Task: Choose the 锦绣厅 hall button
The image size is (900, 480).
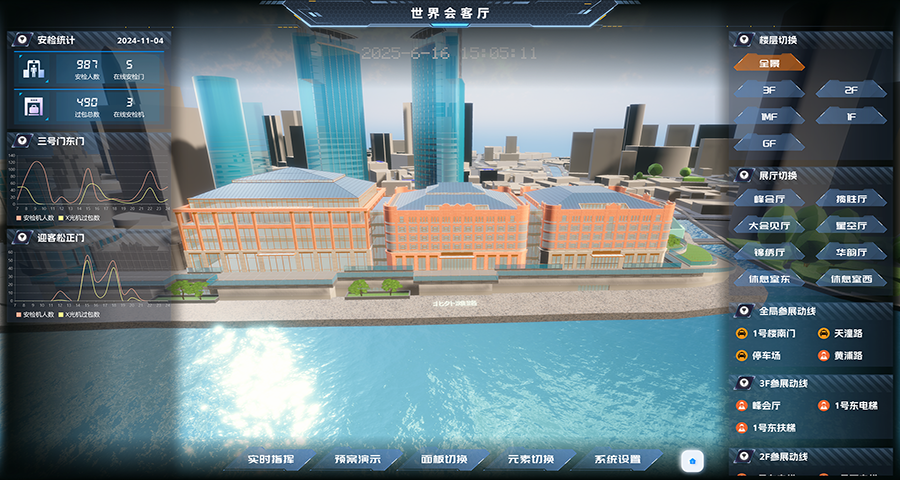Action: tap(769, 252)
